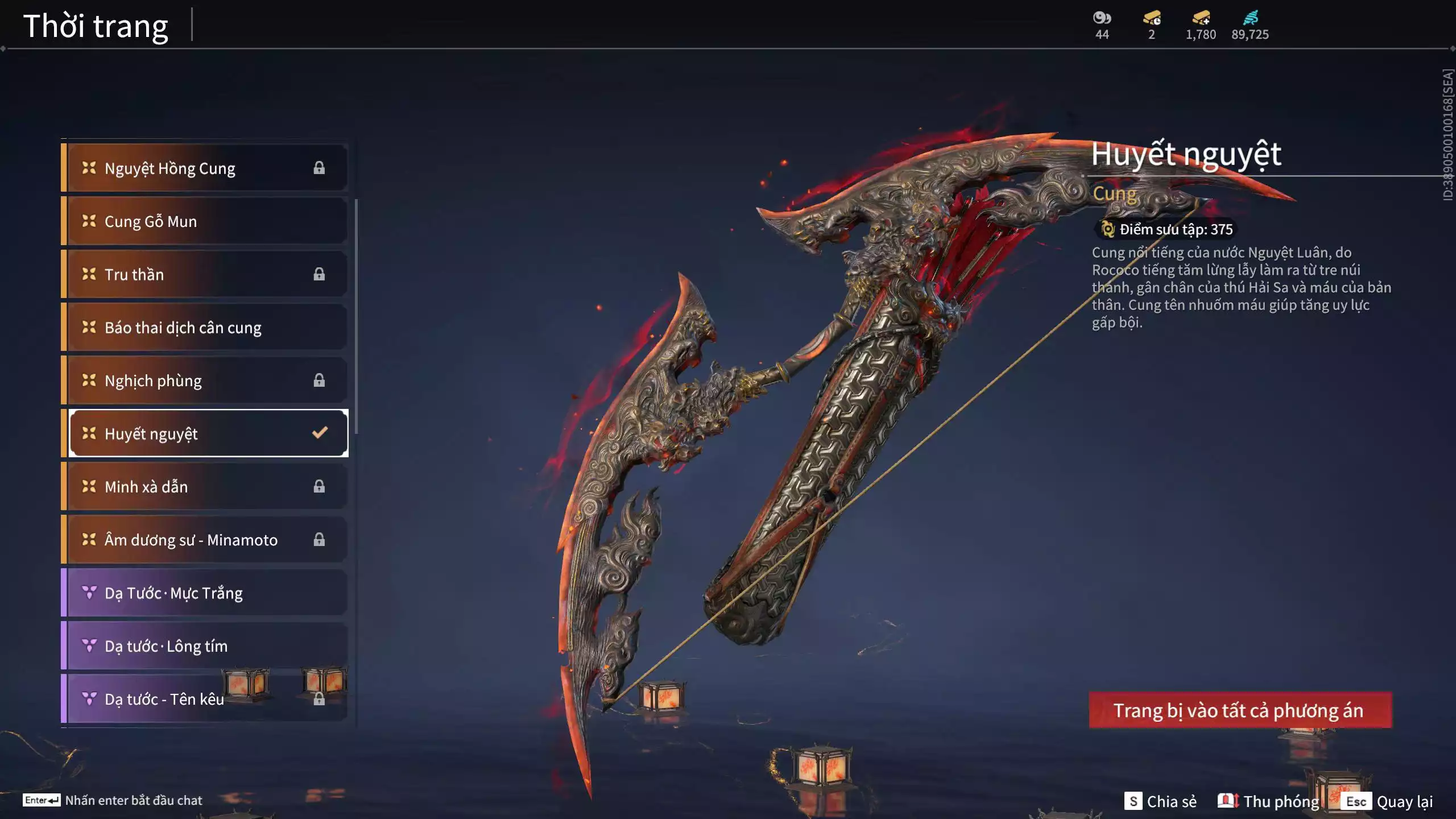Select the locked Tru thần skin
1456x819 pixels.
(x=205, y=274)
